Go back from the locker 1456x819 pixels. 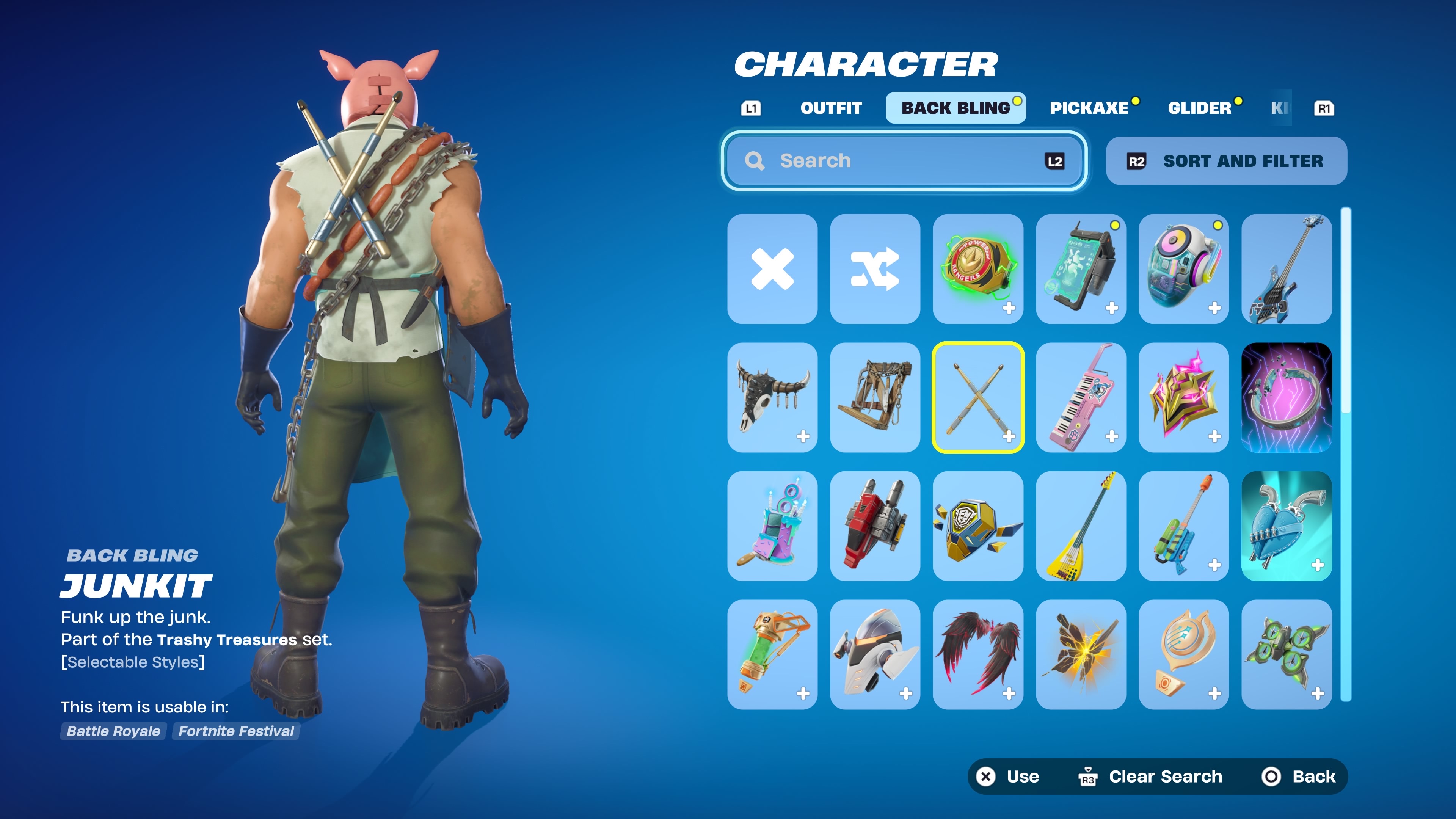1299,777
